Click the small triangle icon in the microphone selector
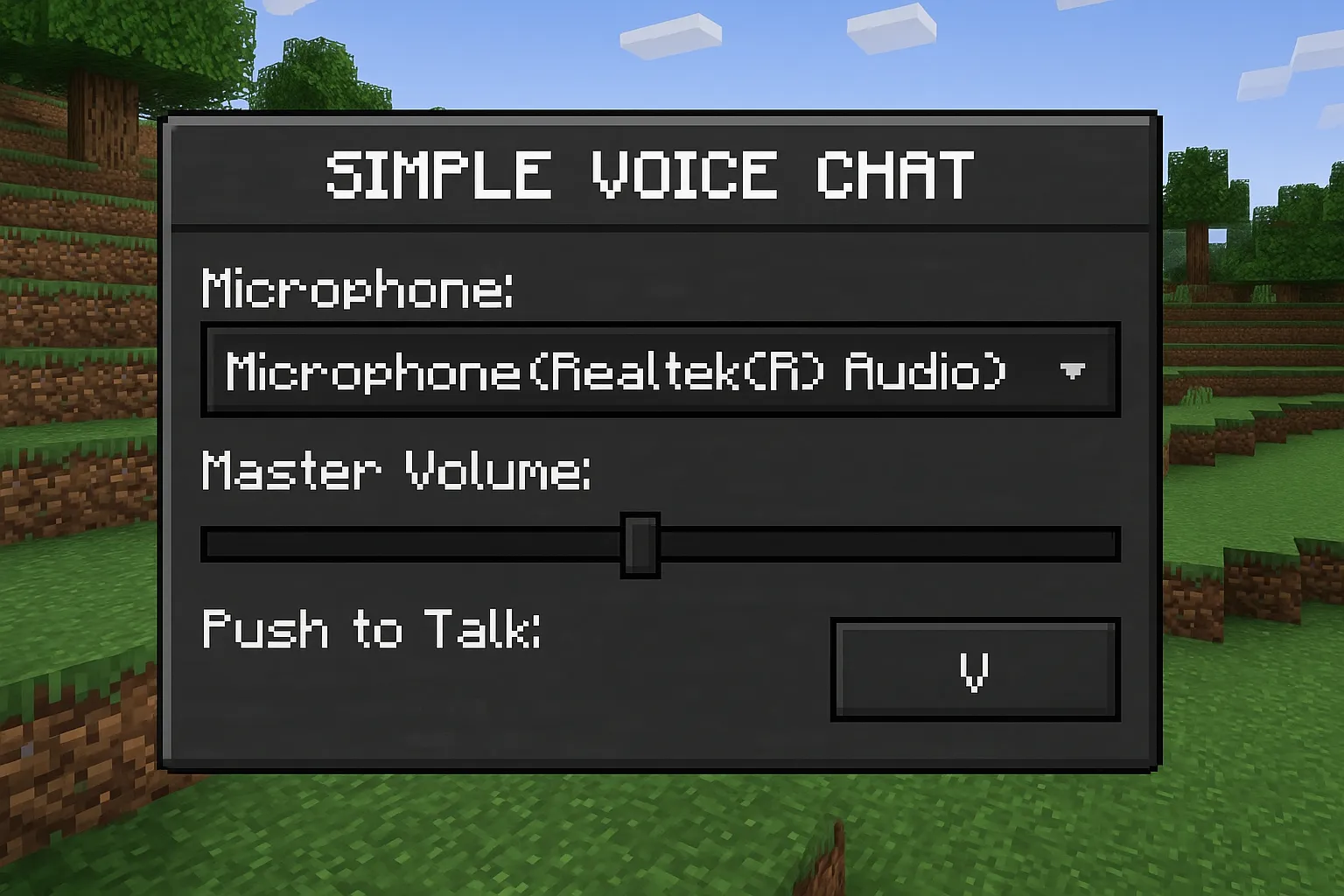Image resolution: width=1344 pixels, height=896 pixels. pos(1074,371)
